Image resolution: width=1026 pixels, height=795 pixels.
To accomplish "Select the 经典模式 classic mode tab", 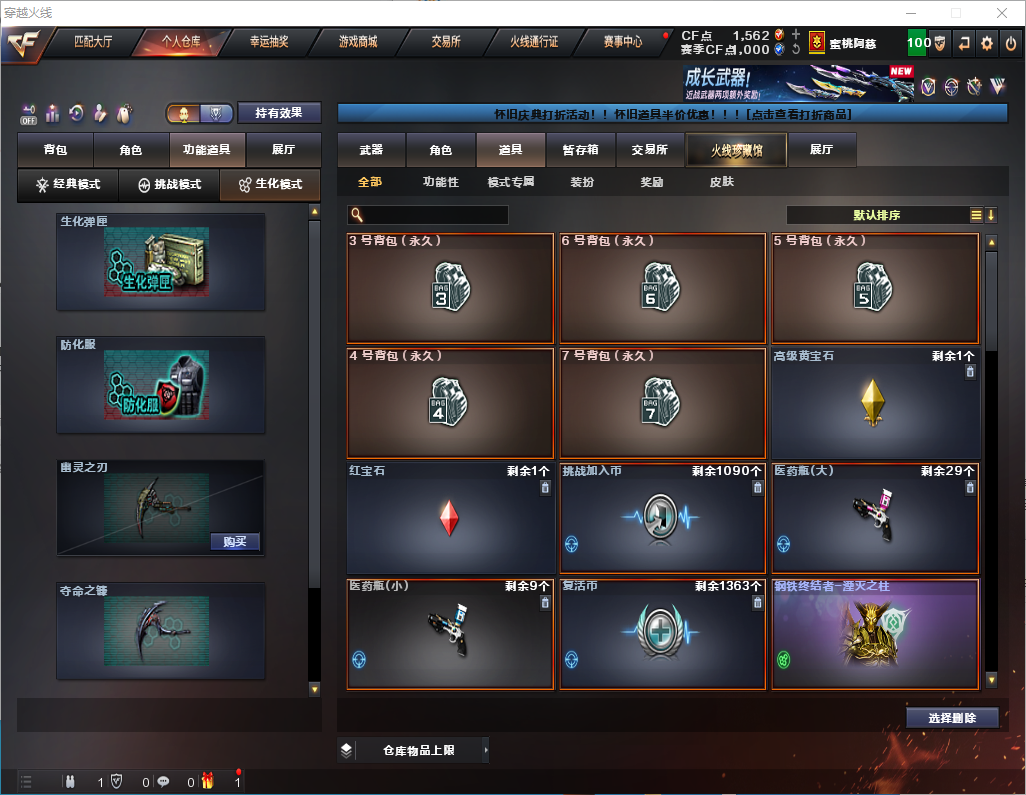I will [69, 185].
